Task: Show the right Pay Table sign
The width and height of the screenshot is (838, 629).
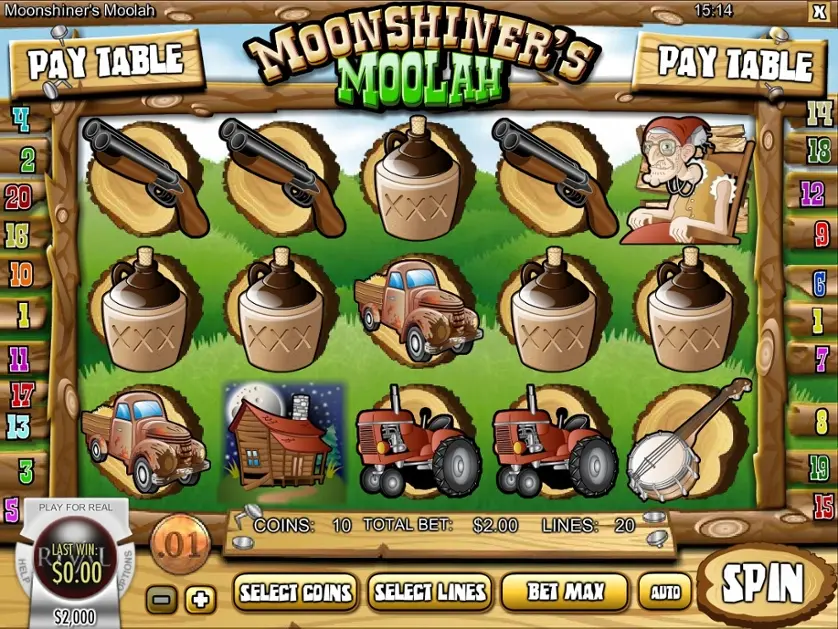Action: click(x=734, y=63)
